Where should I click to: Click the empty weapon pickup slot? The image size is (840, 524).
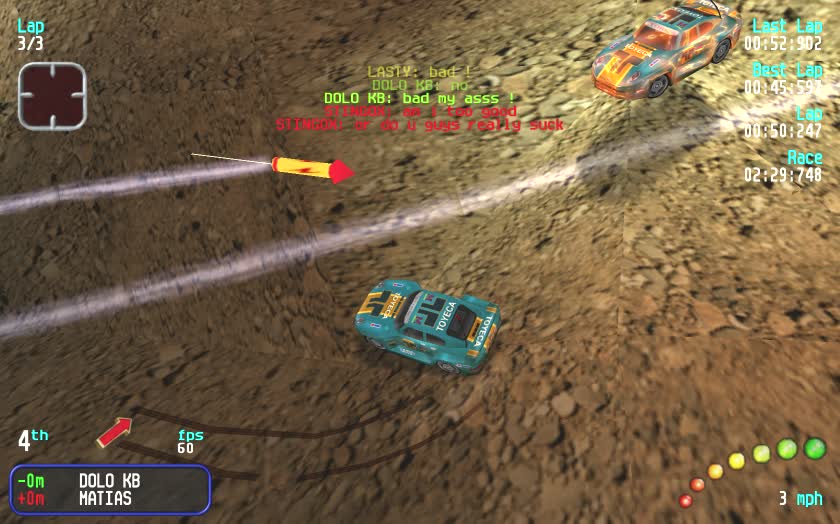pos(52,96)
